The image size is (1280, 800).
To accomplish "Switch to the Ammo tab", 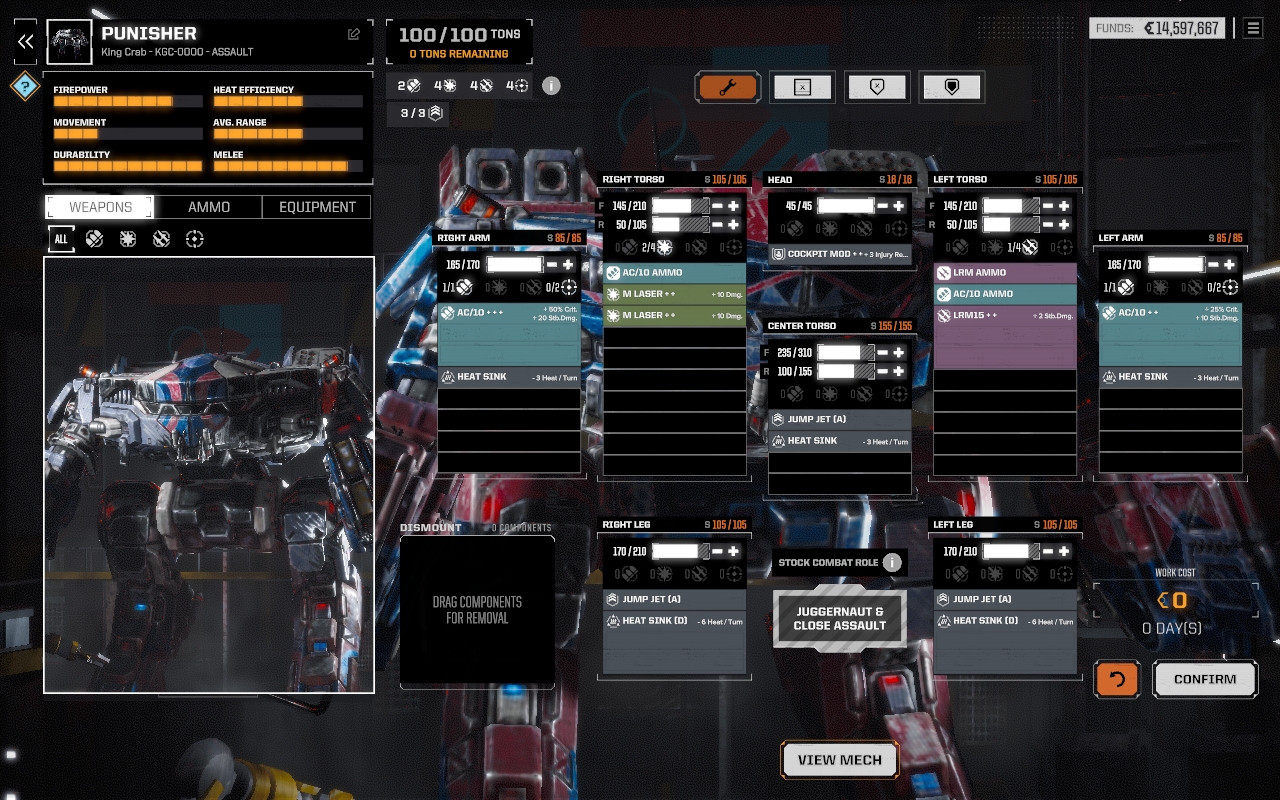I will 209,207.
